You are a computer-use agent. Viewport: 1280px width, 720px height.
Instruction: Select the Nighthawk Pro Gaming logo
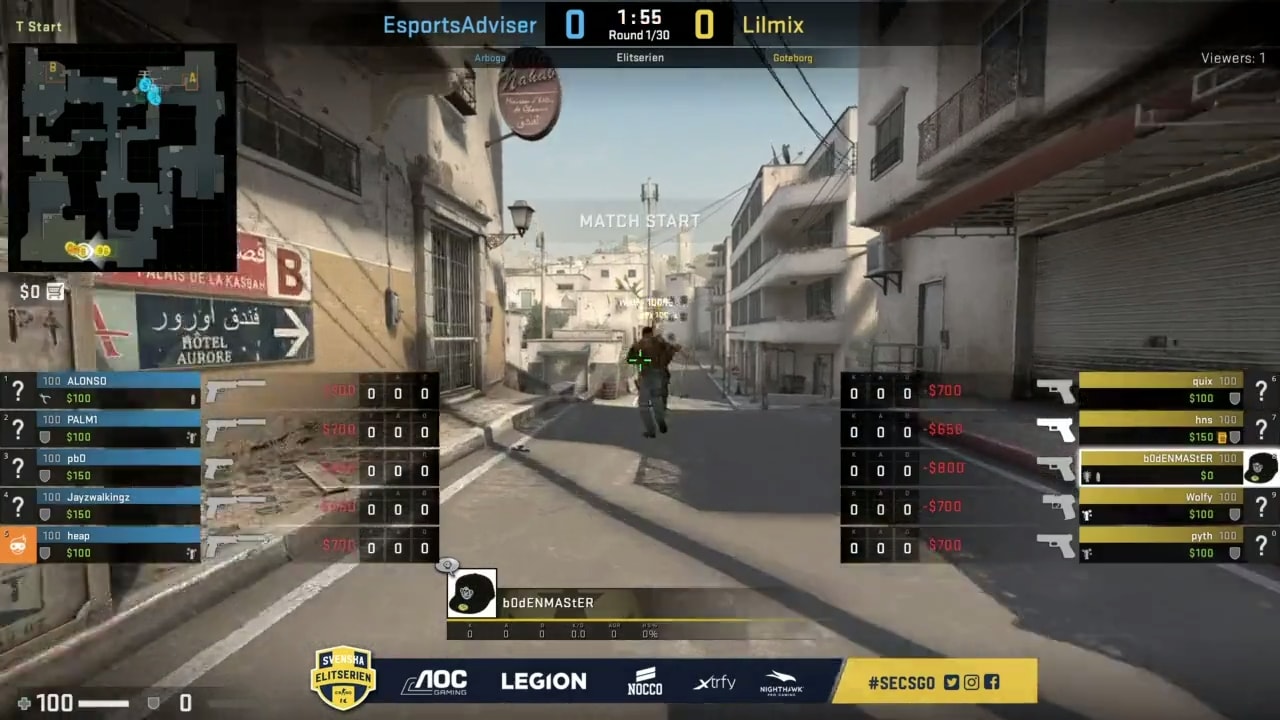click(x=782, y=681)
